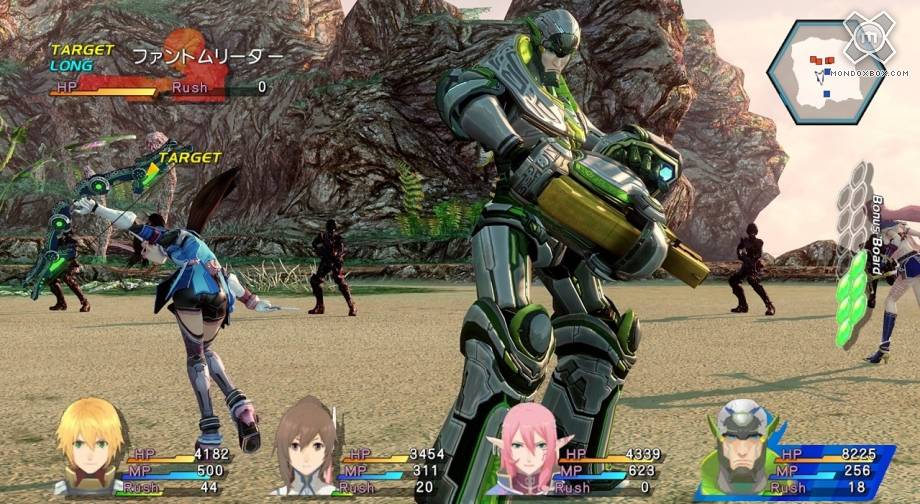Click the MondoXbox watermark logo
This screenshot has height=504, width=920.
click(867, 40)
